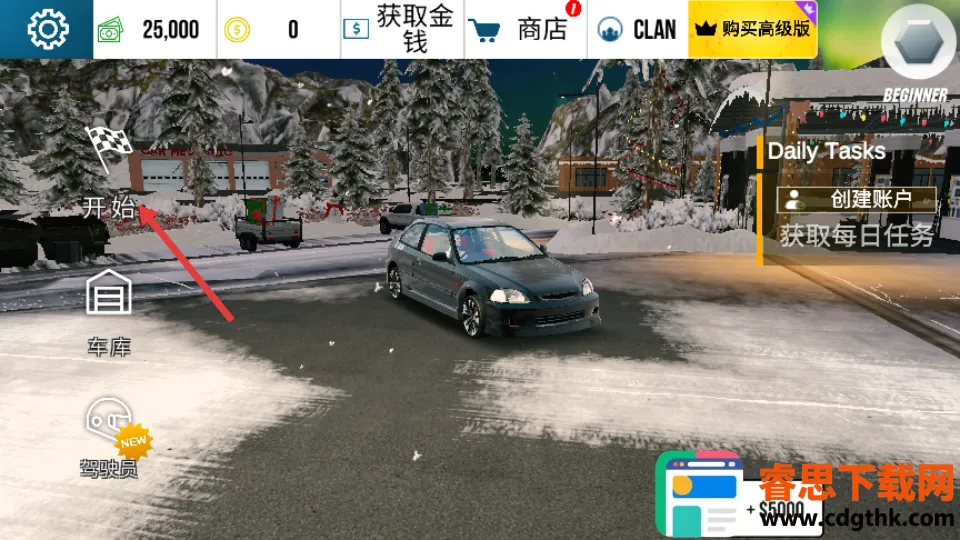Open the 商店 shop
Screen dimensions: 960x540
[x=525, y=29]
